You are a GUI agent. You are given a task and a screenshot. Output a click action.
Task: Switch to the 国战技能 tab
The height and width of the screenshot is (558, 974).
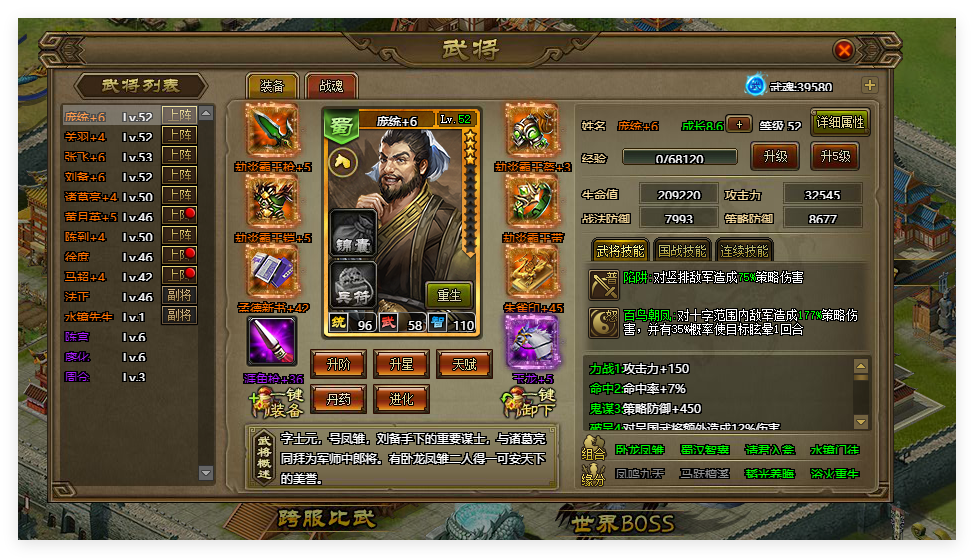pos(682,251)
